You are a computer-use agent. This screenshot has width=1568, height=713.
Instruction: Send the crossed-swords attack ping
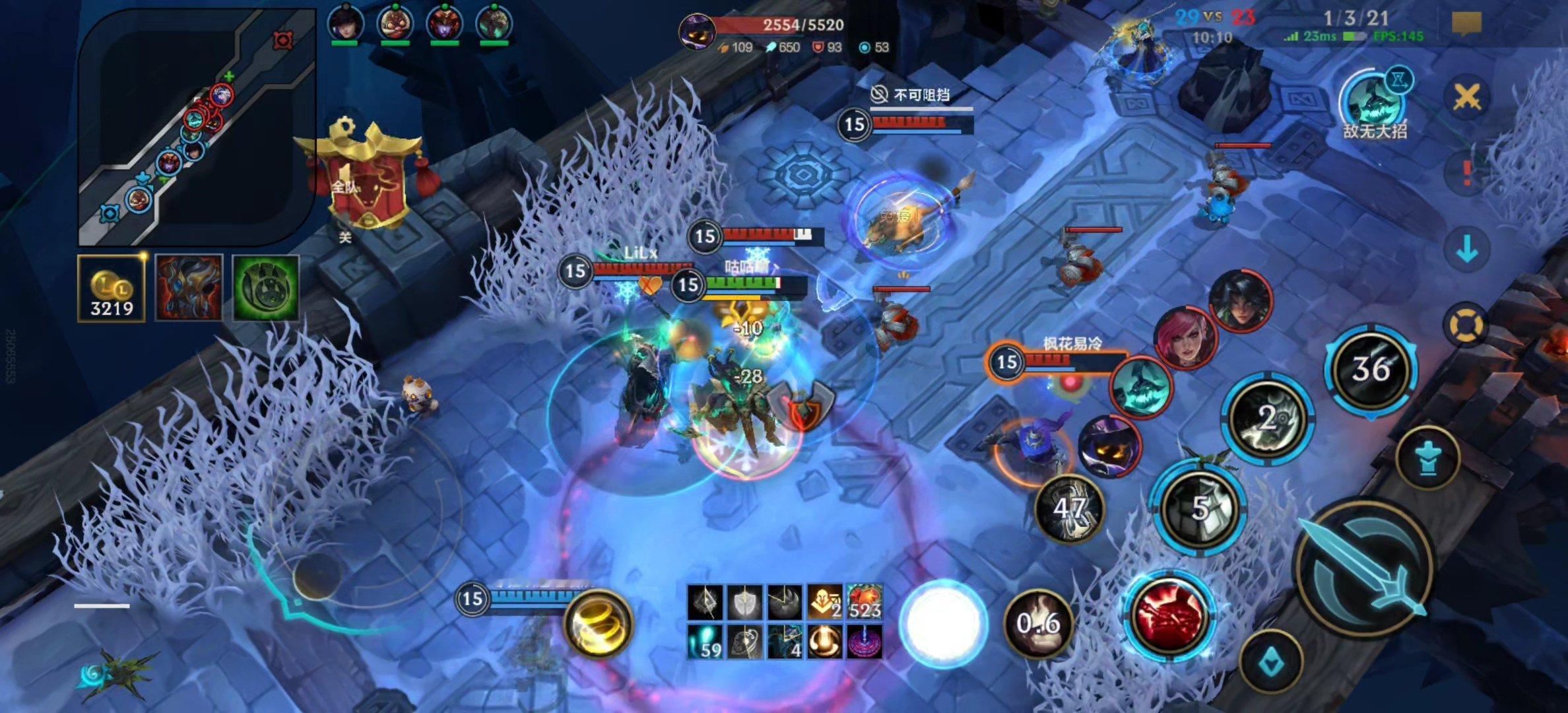(x=1466, y=98)
